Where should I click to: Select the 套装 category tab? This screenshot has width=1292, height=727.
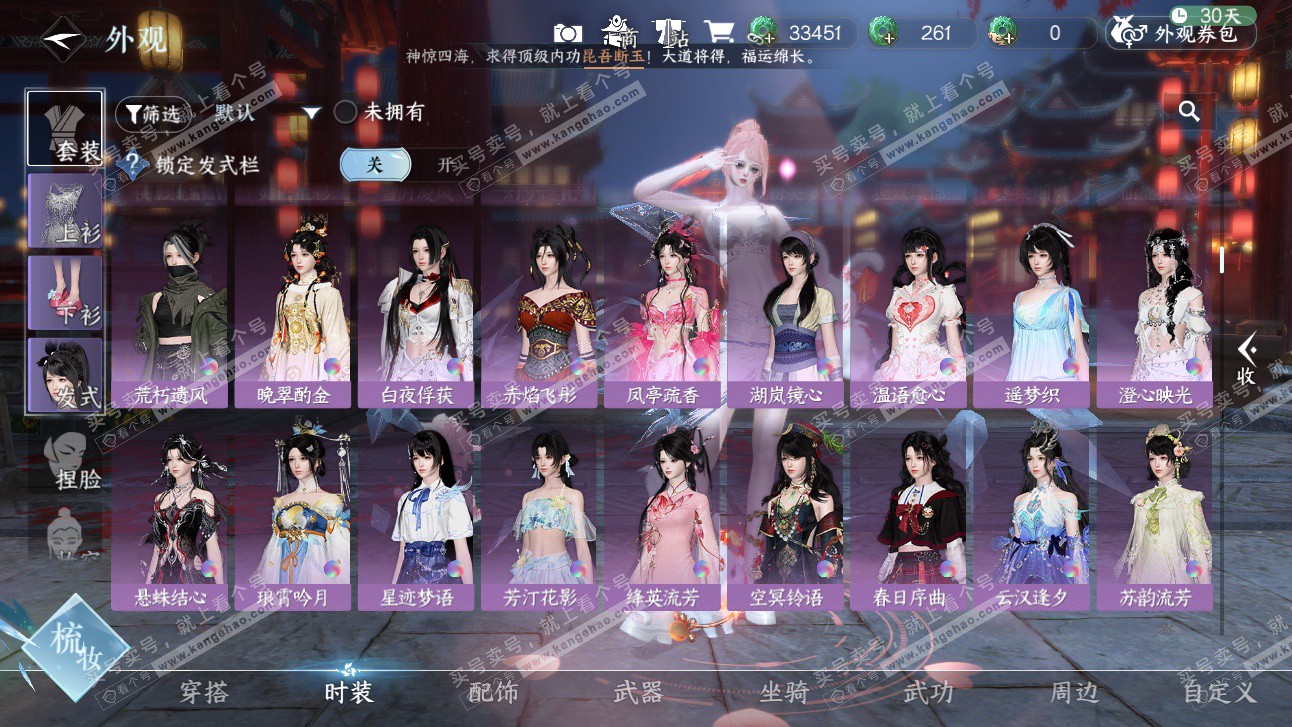(65, 129)
